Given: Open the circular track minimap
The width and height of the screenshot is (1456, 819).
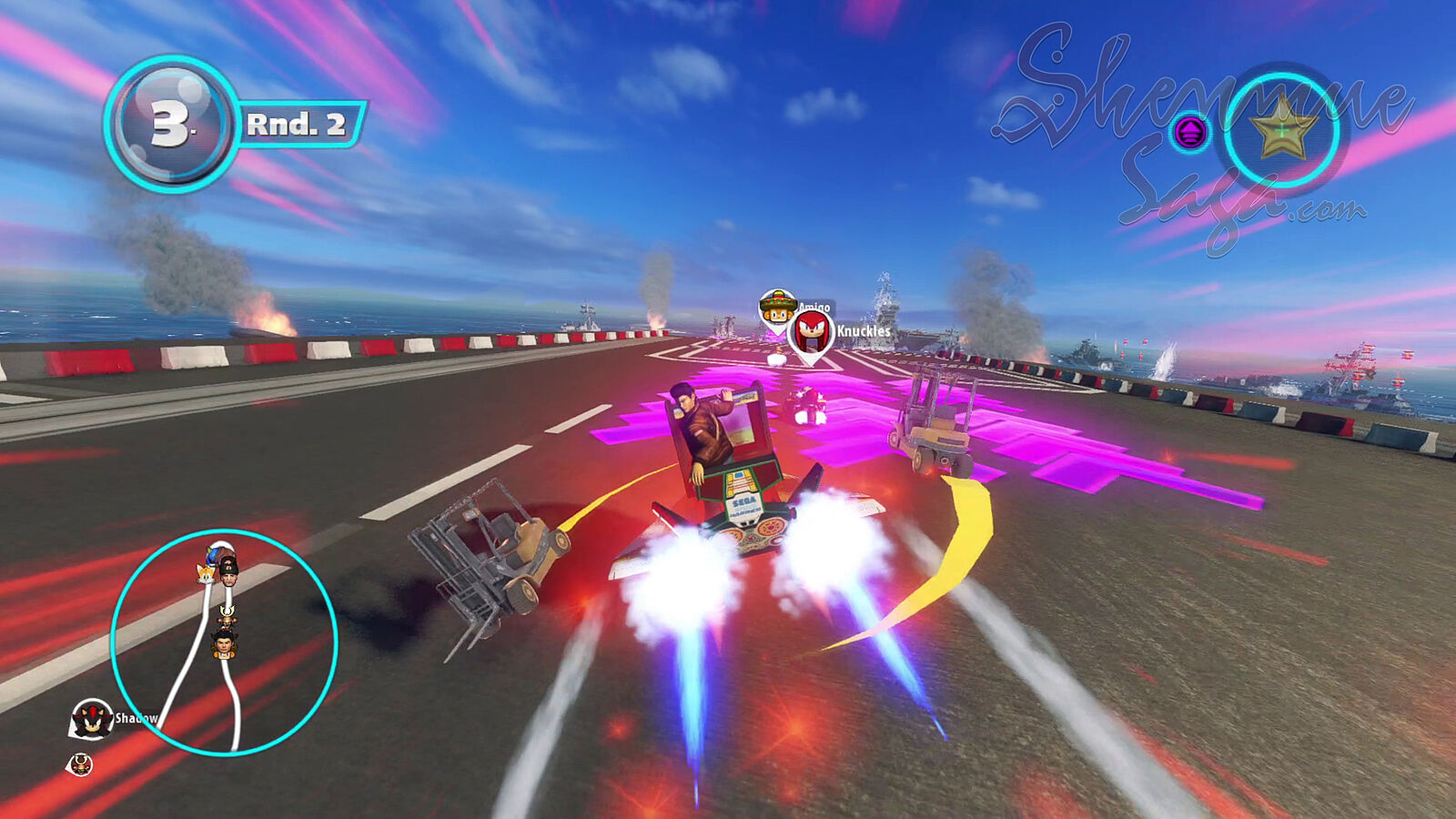Looking at the screenshot, I should click(224, 642).
